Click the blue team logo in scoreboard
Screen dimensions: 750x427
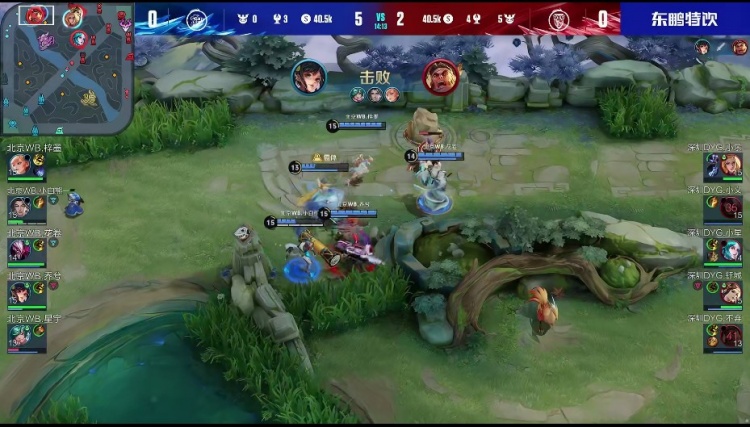click(197, 18)
